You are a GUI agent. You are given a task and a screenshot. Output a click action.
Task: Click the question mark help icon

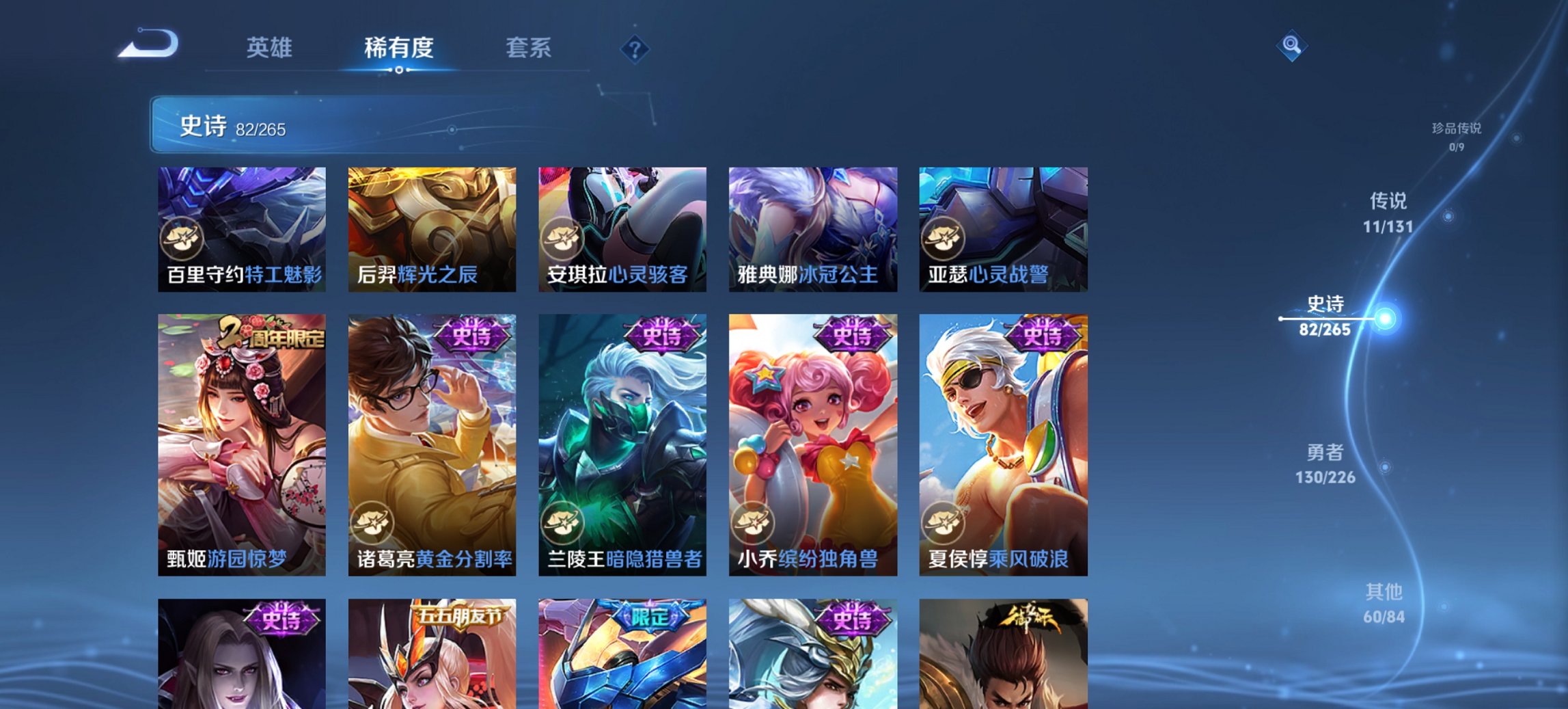click(635, 49)
